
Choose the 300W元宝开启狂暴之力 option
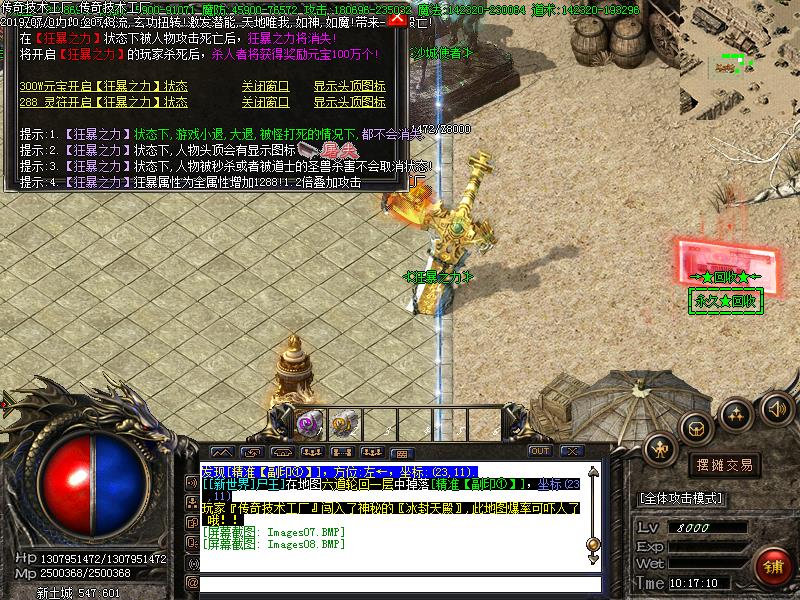click(103, 87)
